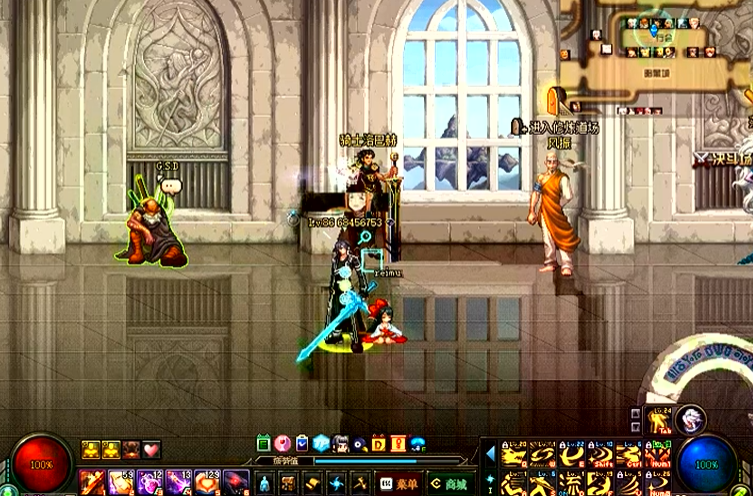Click the blue skill bar arrow
753x496 pixels.
coord(490,453)
